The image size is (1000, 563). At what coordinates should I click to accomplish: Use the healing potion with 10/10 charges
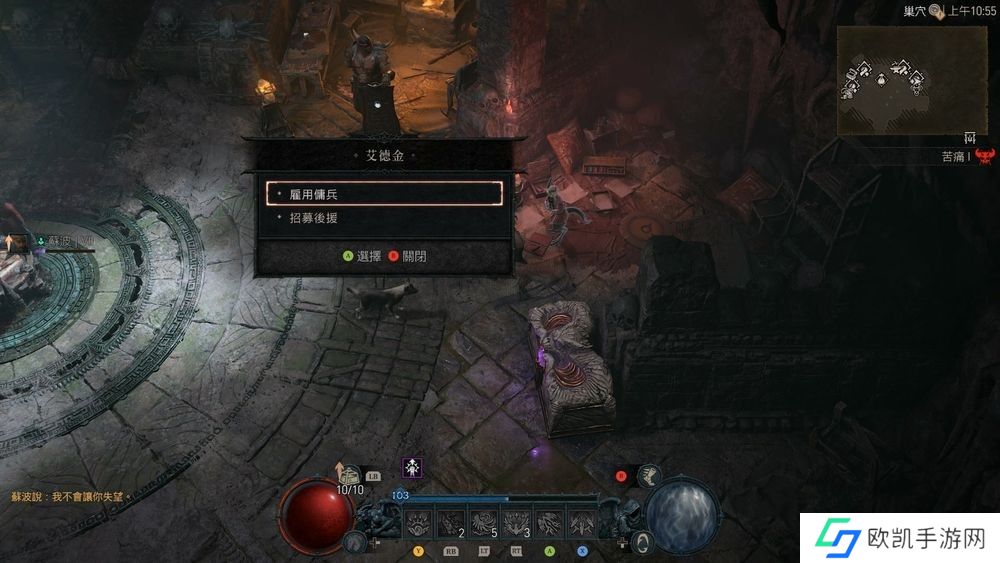[349, 473]
